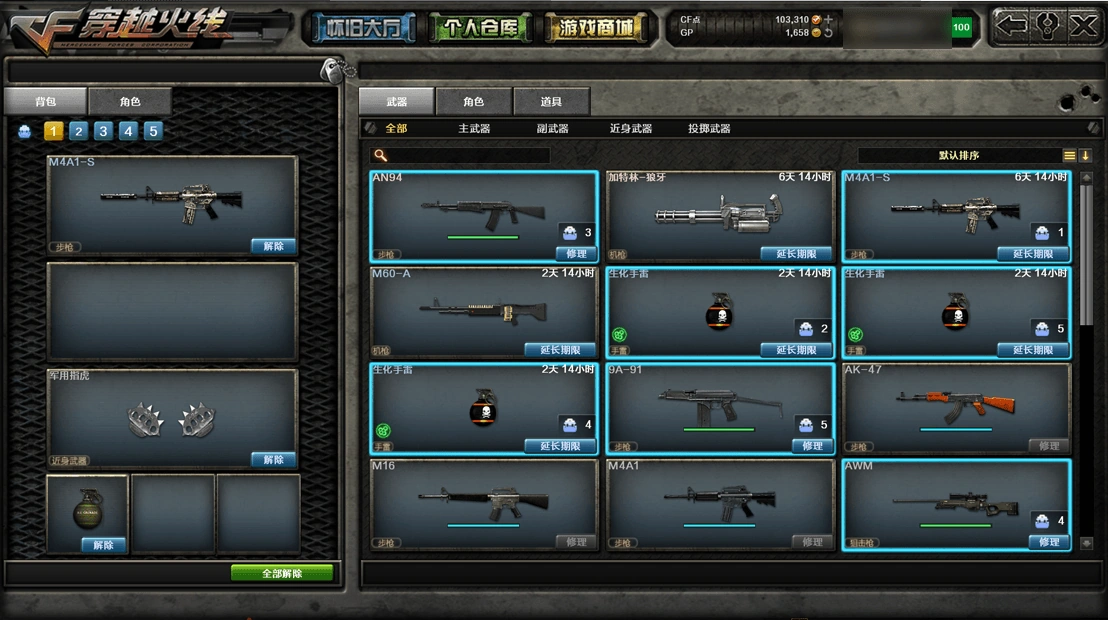Filter by 主武器 primary weapons
This screenshot has width=1108, height=620.
click(x=474, y=129)
